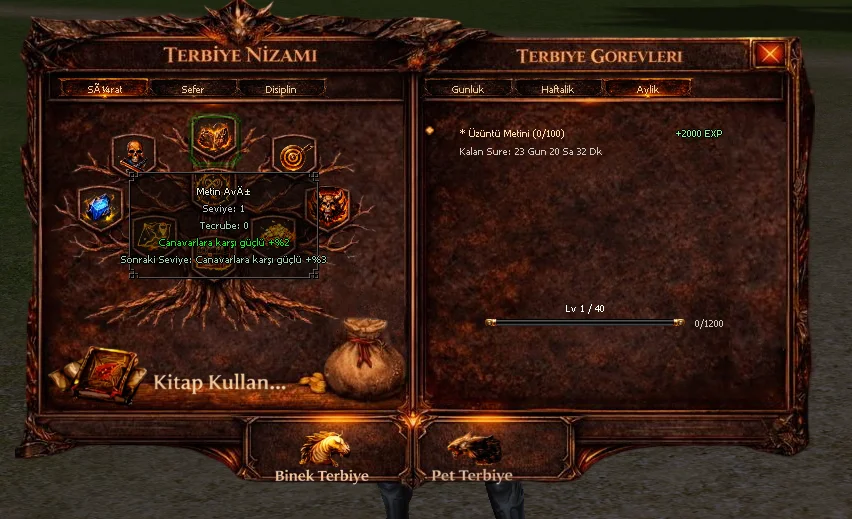Switch to Haftalik weekly quests
The image size is (852, 519).
(x=557, y=89)
